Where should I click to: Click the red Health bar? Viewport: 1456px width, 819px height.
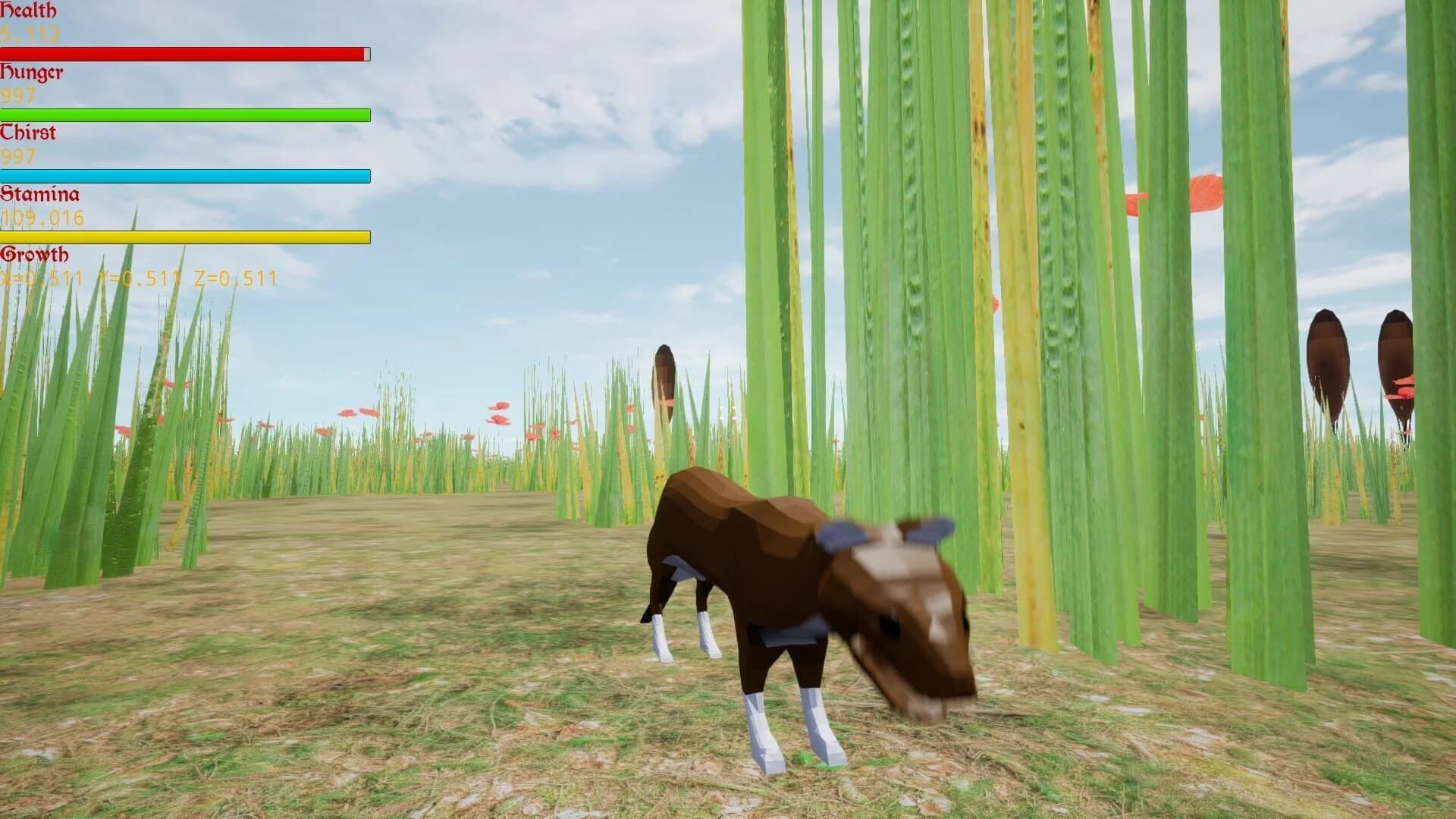[182, 53]
